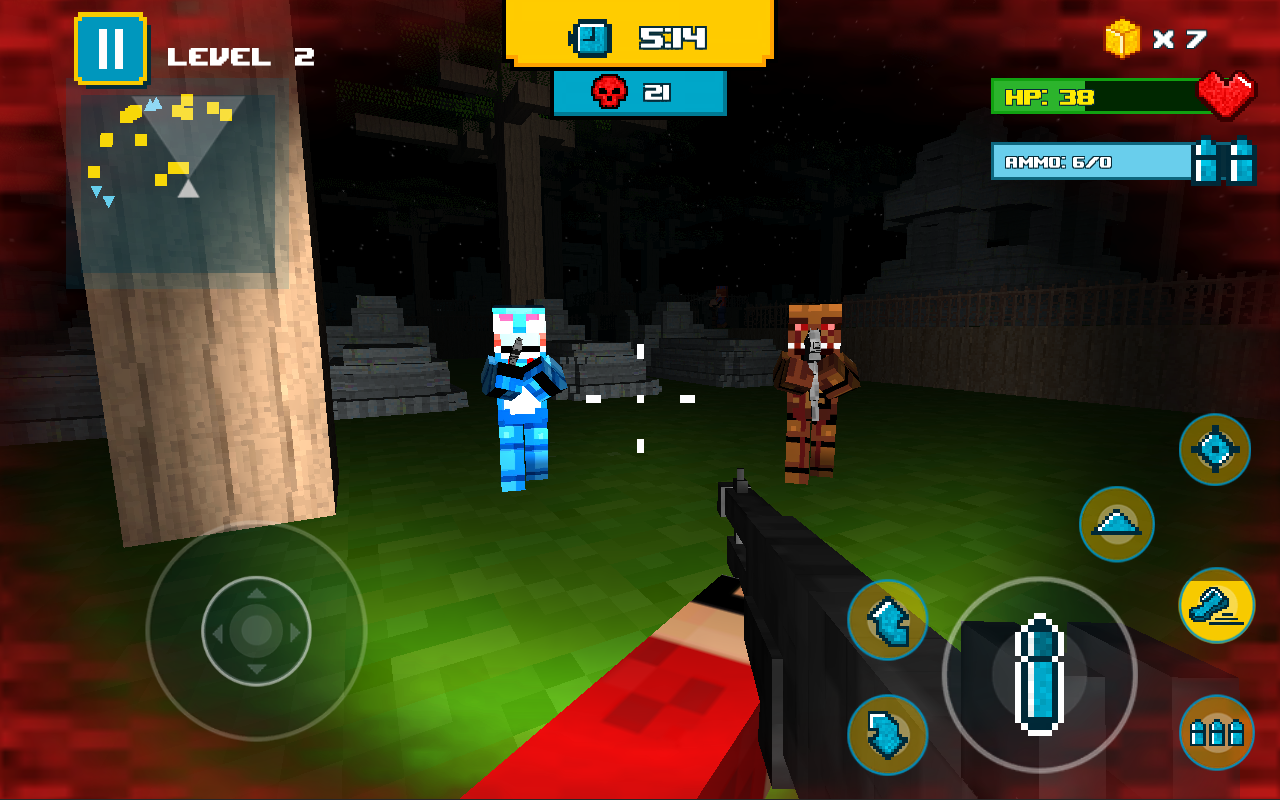Open scope aim with the crosshair diamond button
This screenshot has height=800, width=1280.
(1213, 449)
